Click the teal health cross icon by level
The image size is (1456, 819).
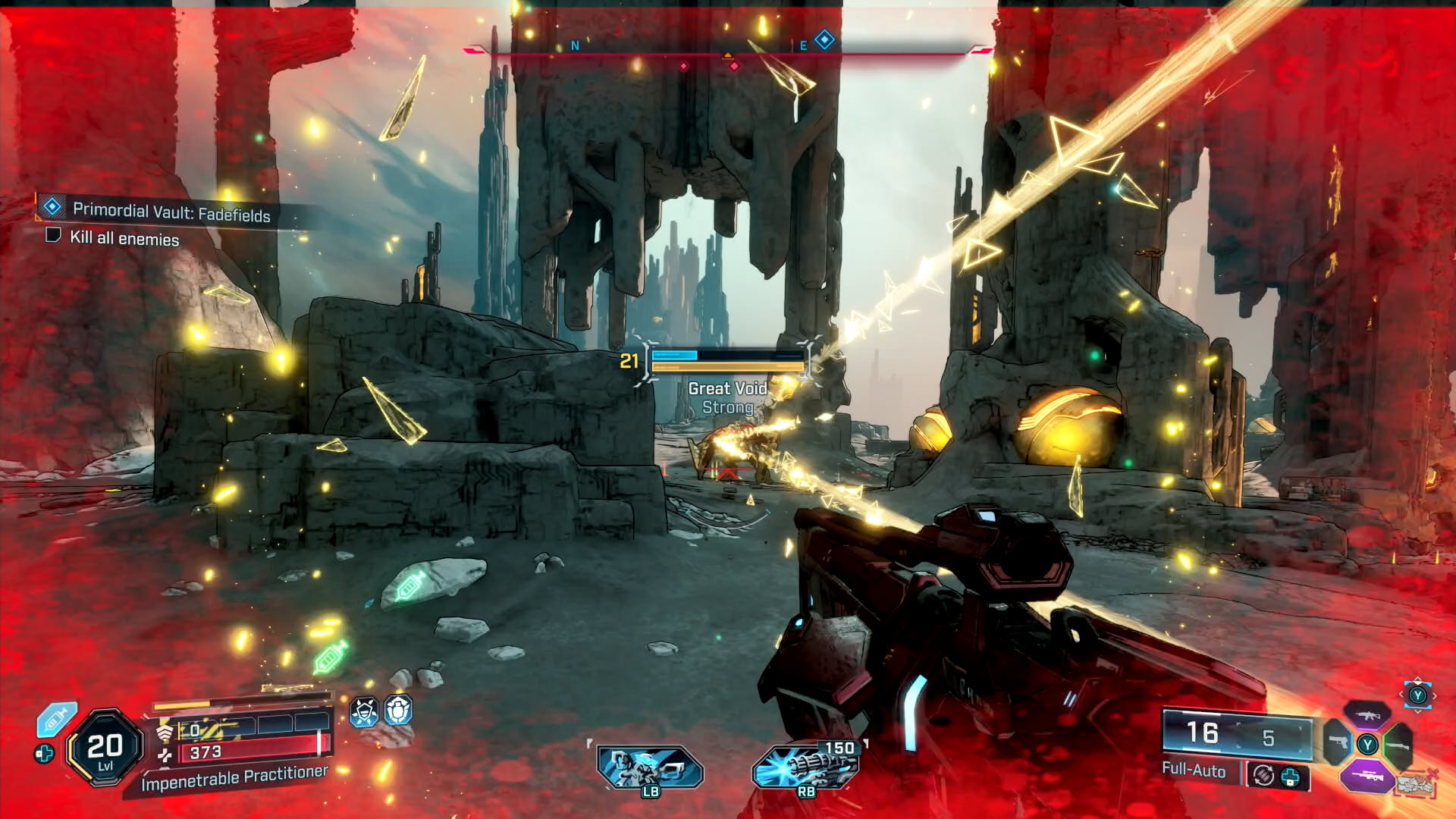44,754
